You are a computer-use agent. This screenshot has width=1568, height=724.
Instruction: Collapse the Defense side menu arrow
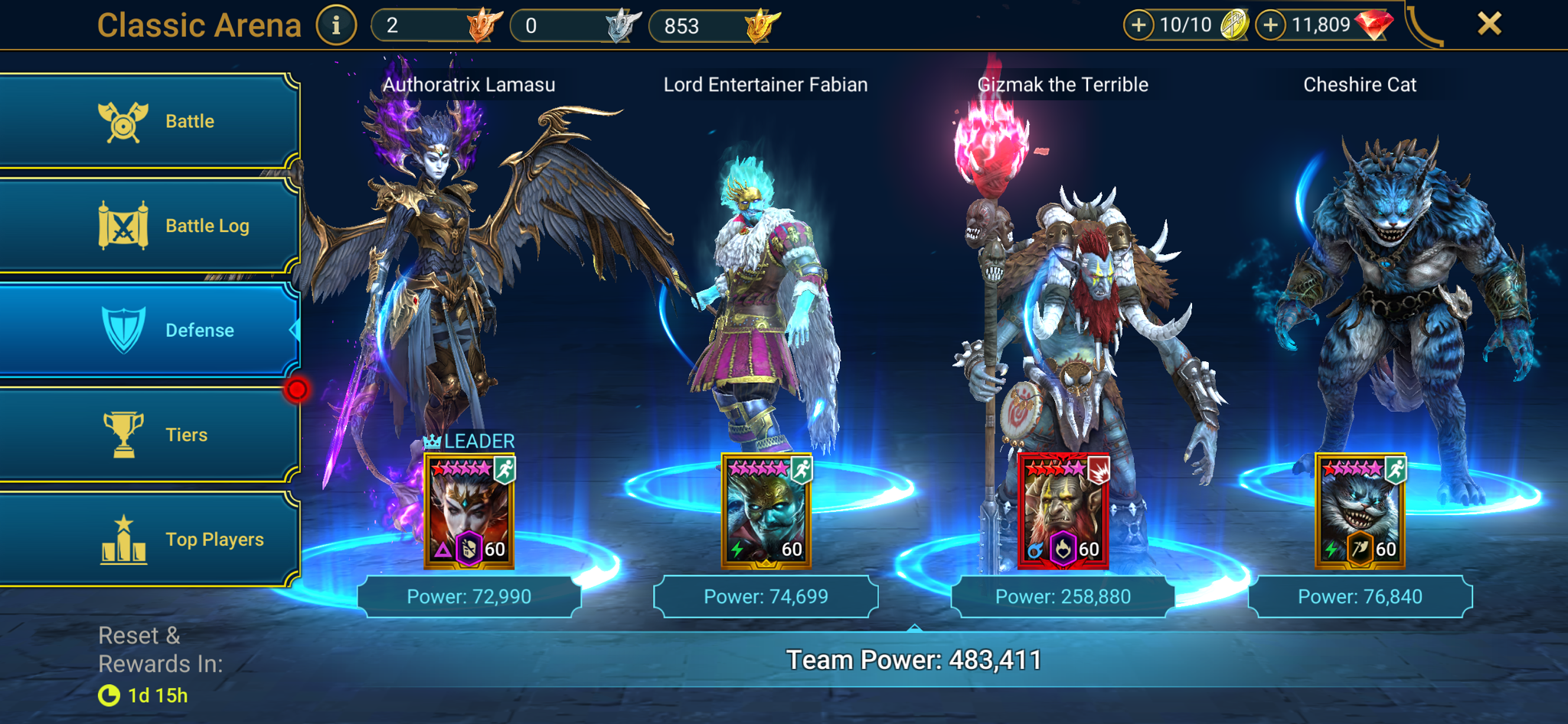click(293, 331)
